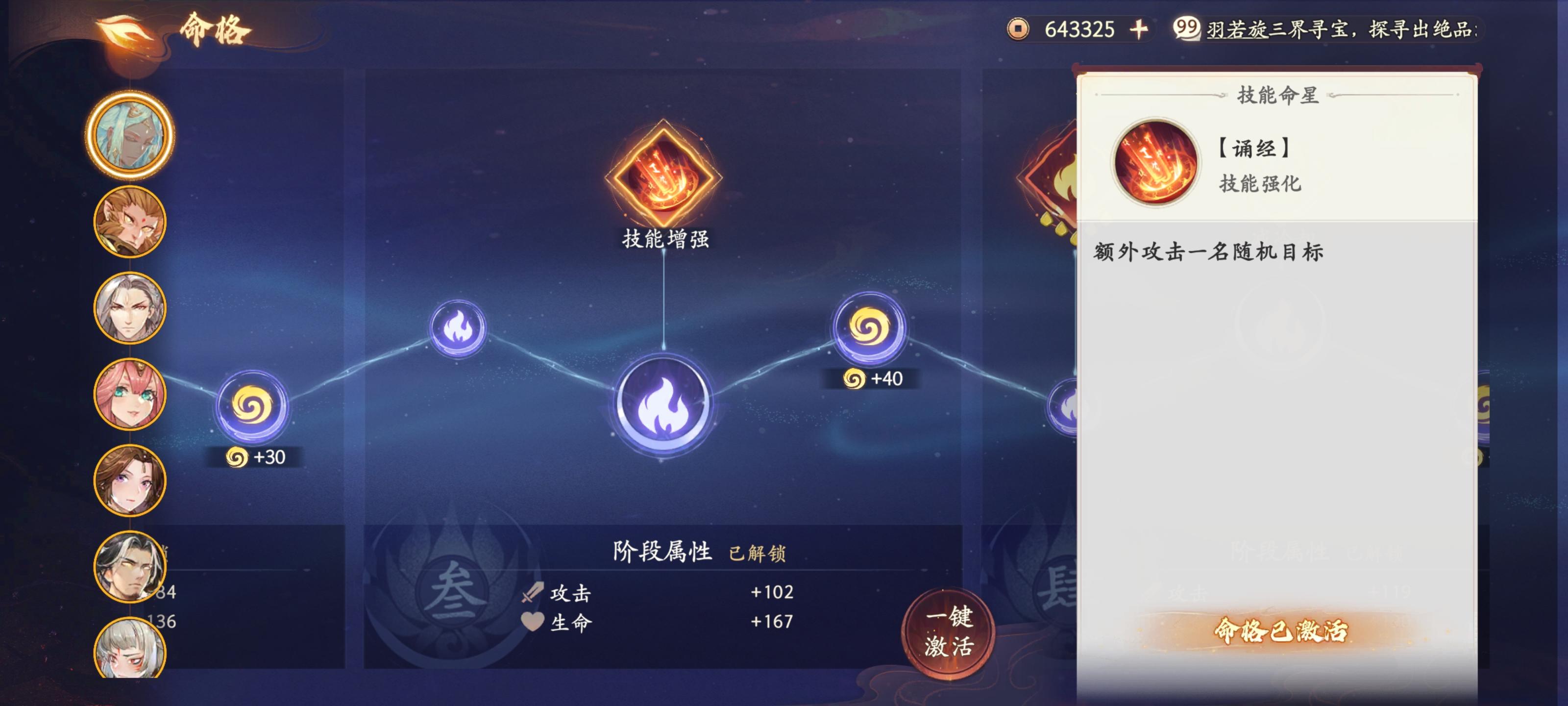The height and width of the screenshot is (706, 1568).
Task: Switch to the 技能命星 panel header
Action: [x=1278, y=95]
